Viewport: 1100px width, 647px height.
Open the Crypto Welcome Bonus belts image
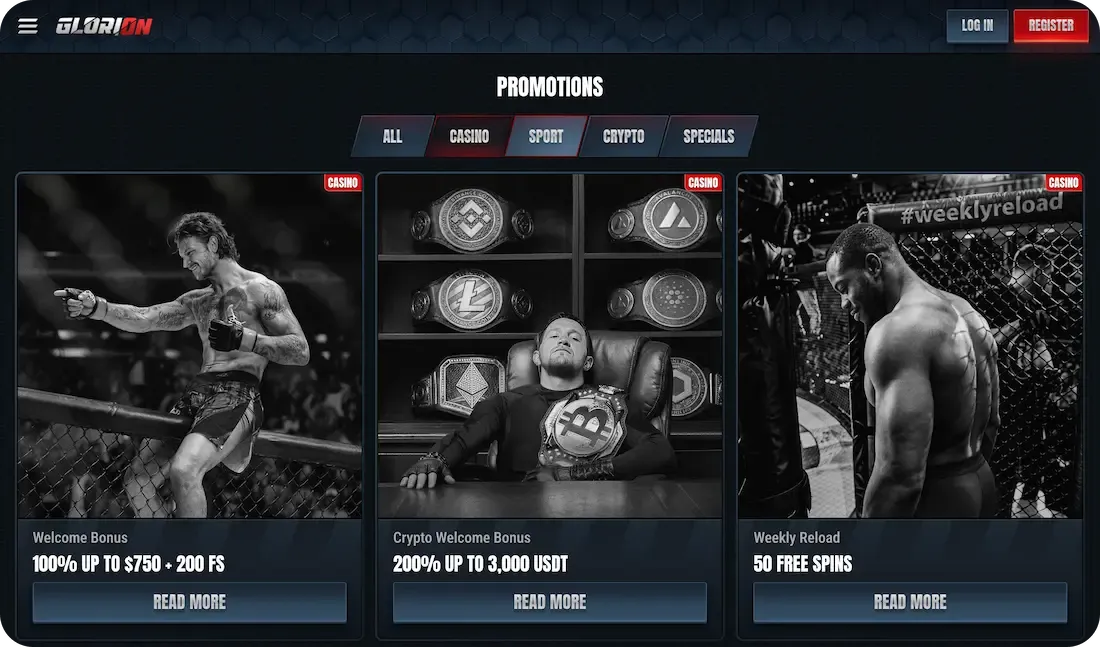(549, 345)
